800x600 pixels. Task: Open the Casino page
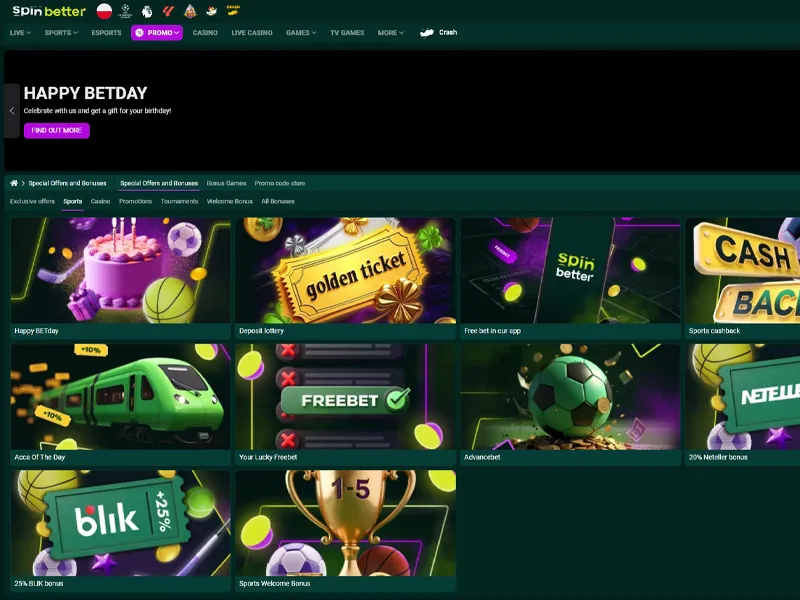click(205, 33)
